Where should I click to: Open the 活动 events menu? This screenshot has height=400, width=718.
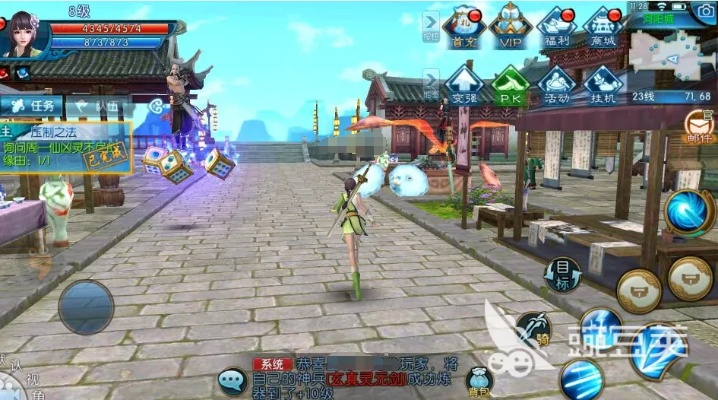(x=556, y=85)
